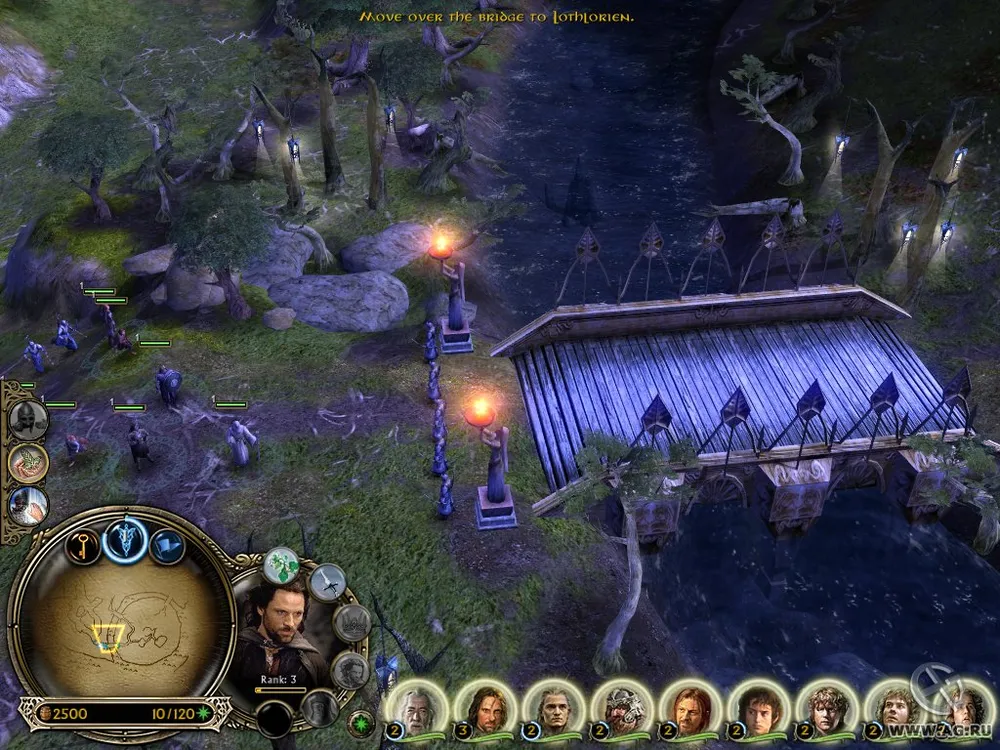Use the hand with green leaf heal power
The image size is (1000, 750).
pyautogui.click(x=28, y=461)
